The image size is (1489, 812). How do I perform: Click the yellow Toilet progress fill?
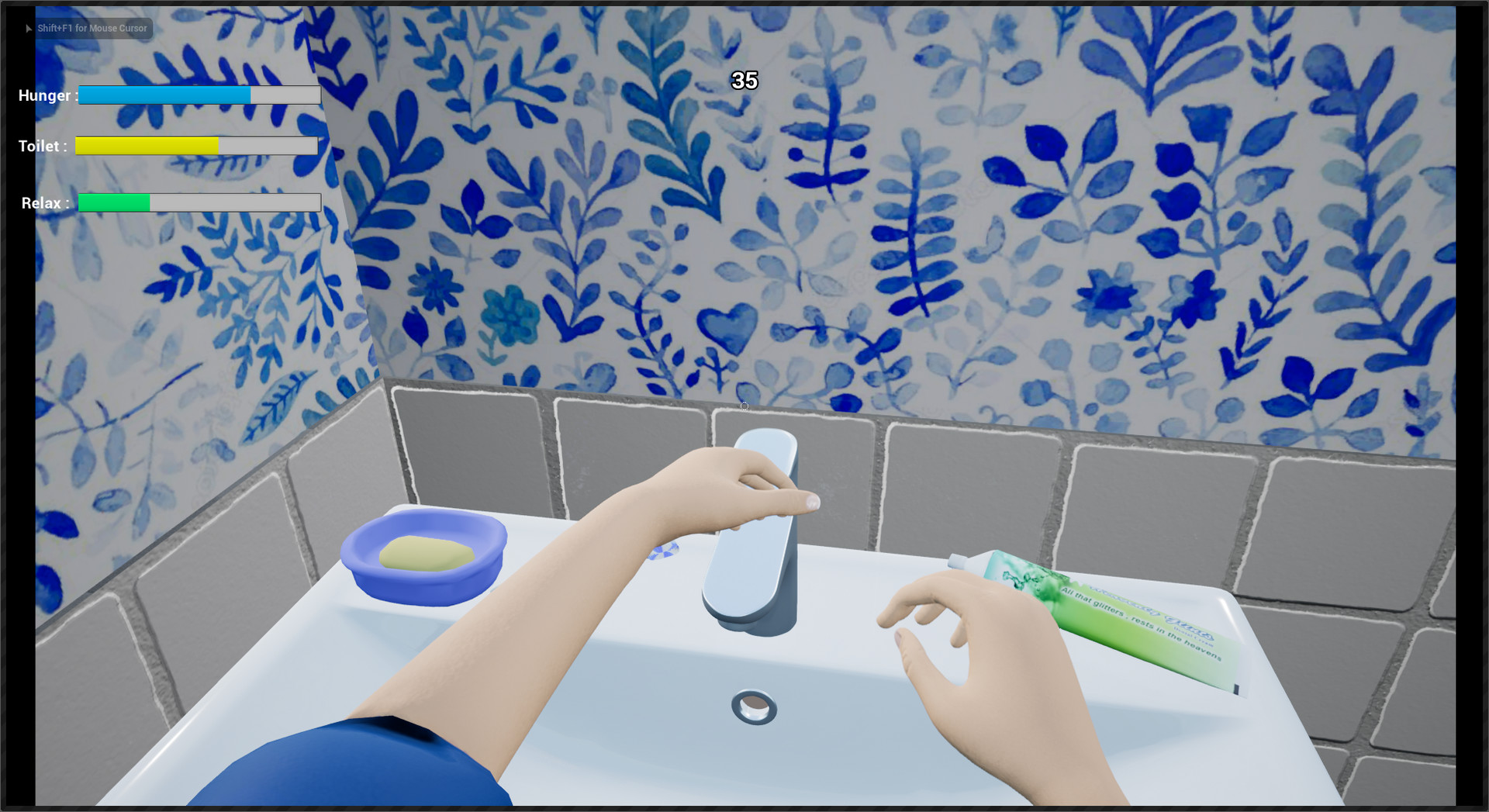pos(147,145)
